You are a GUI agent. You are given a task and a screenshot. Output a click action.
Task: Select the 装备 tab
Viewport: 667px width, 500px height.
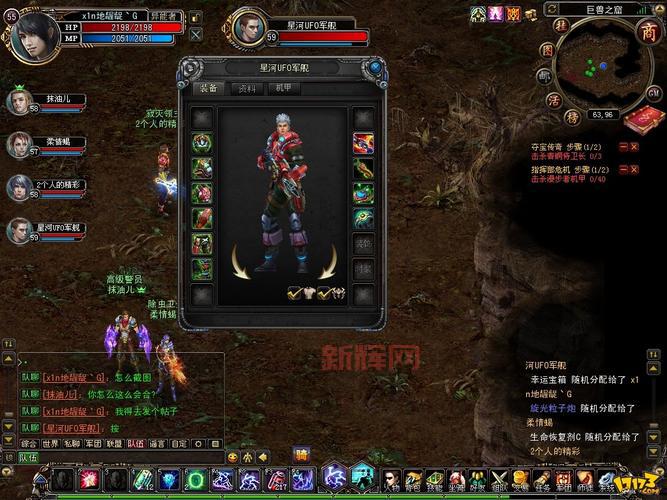210,88
